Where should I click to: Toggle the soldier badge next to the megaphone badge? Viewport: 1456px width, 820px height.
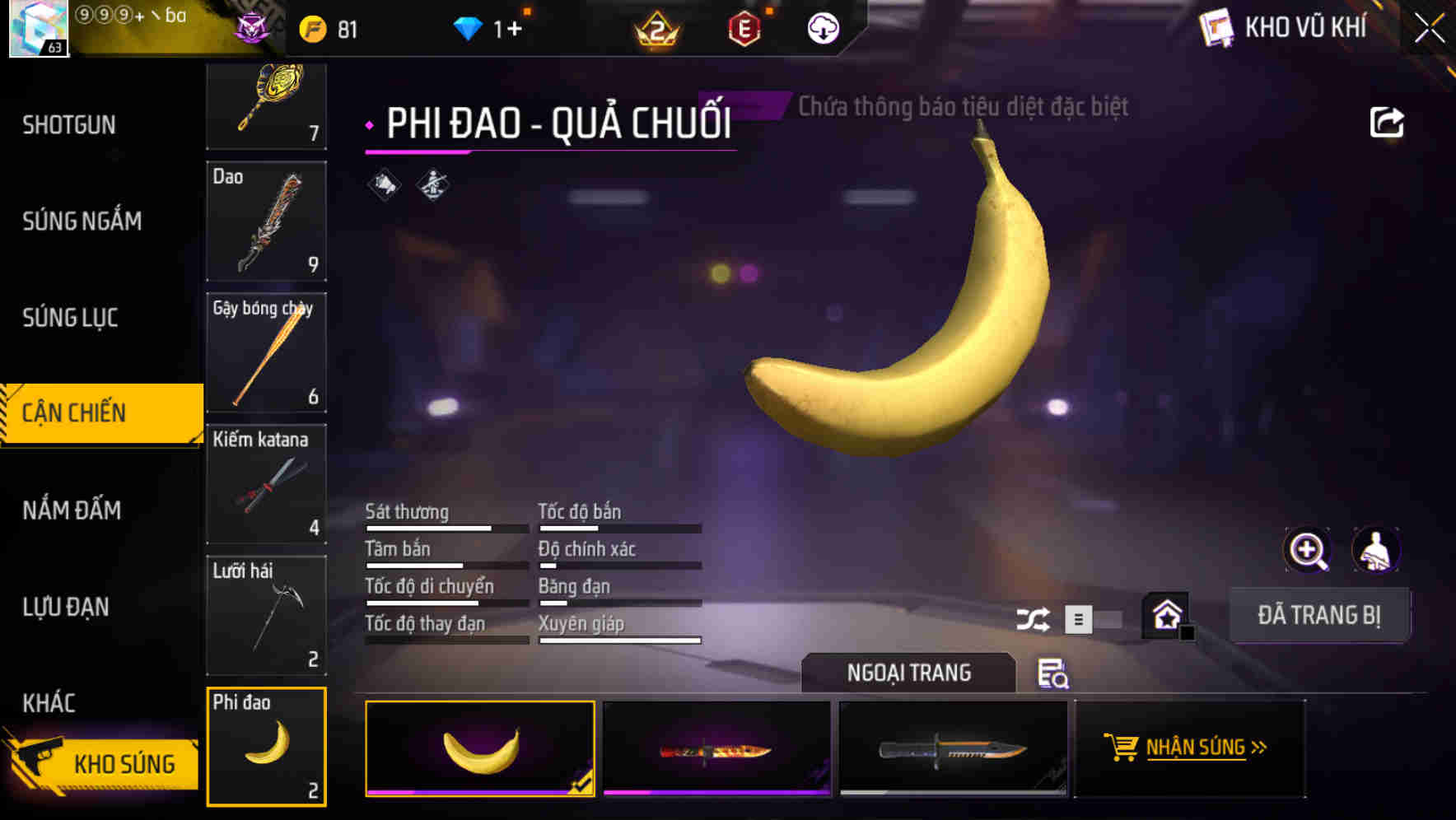point(431,184)
